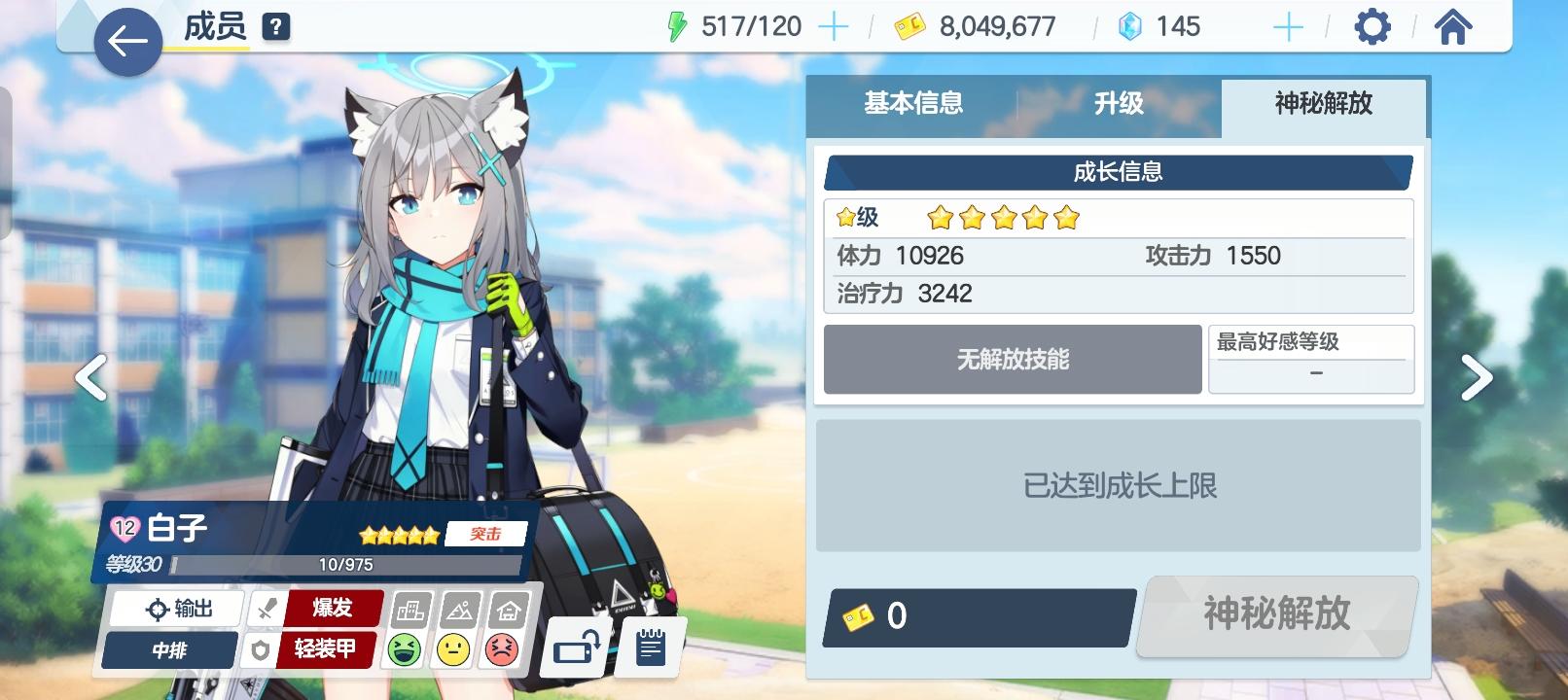Screen dimensions: 1568x700
Task: Go to previous character via left arrow
Action: coord(89,374)
